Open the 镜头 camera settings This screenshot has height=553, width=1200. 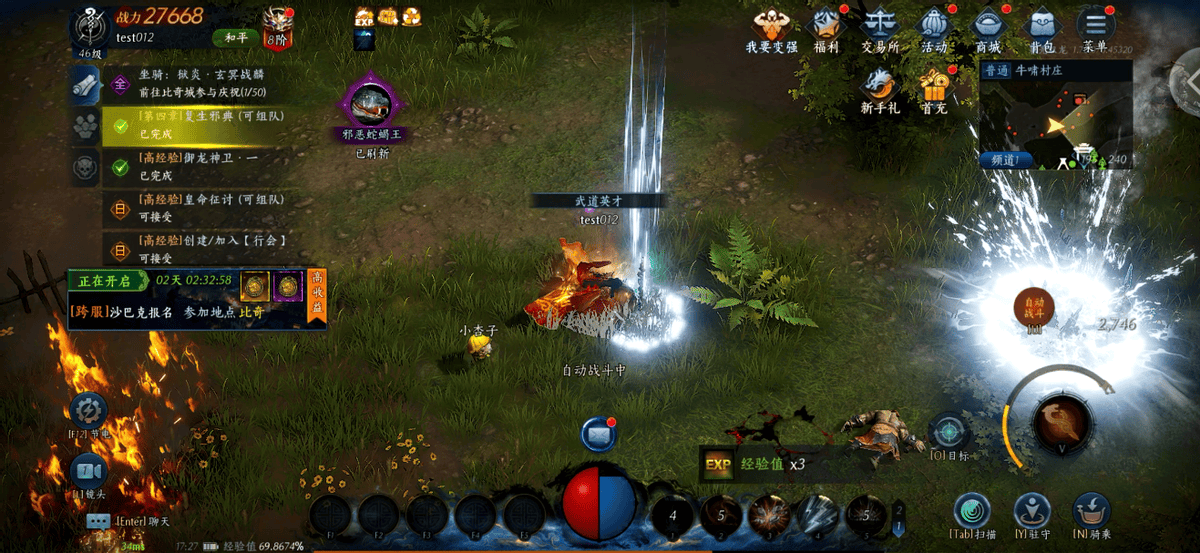point(89,471)
